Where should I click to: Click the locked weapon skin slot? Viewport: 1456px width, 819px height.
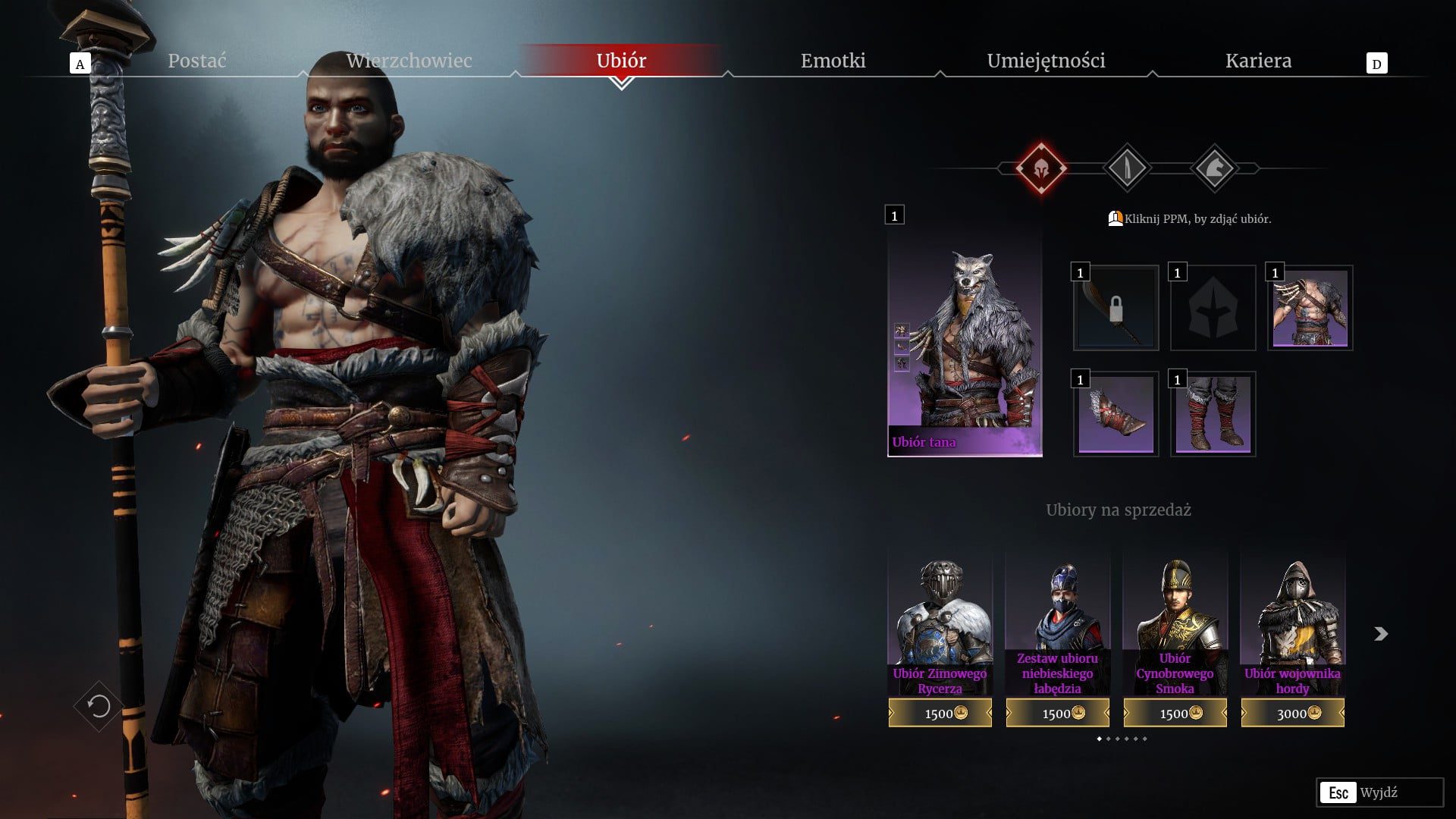pos(1116,308)
